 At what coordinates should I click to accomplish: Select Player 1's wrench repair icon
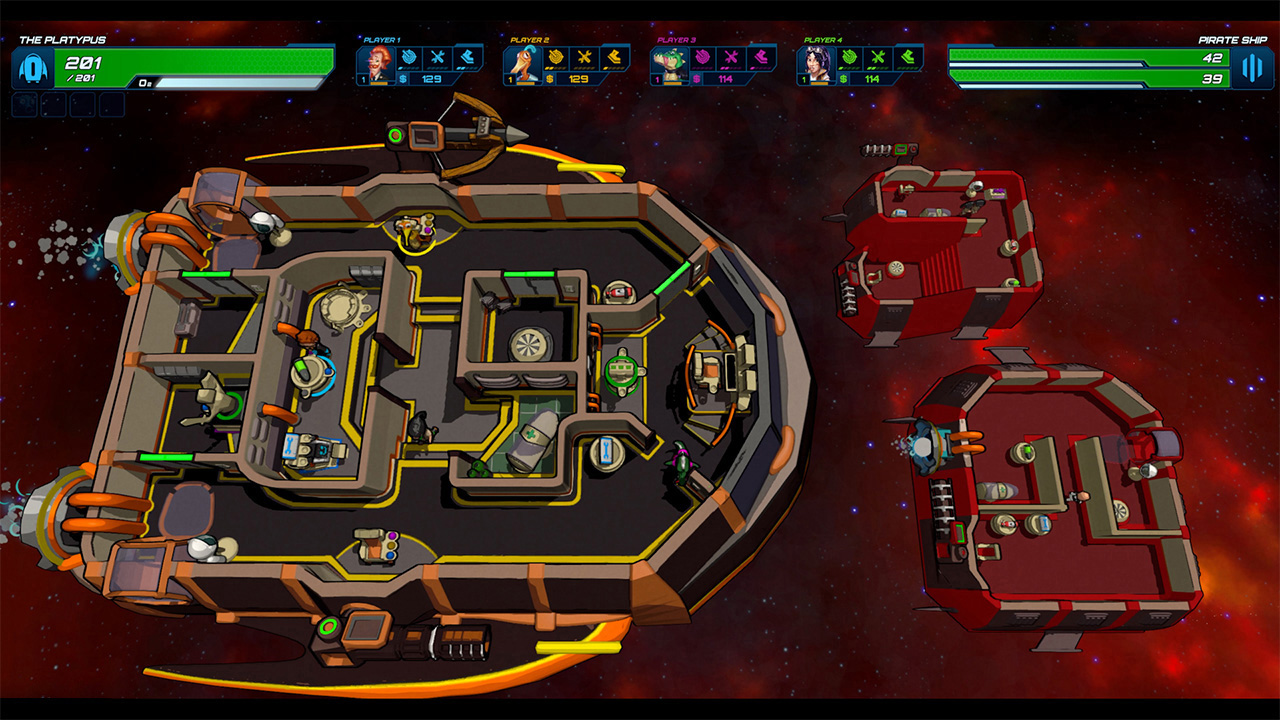pos(438,57)
